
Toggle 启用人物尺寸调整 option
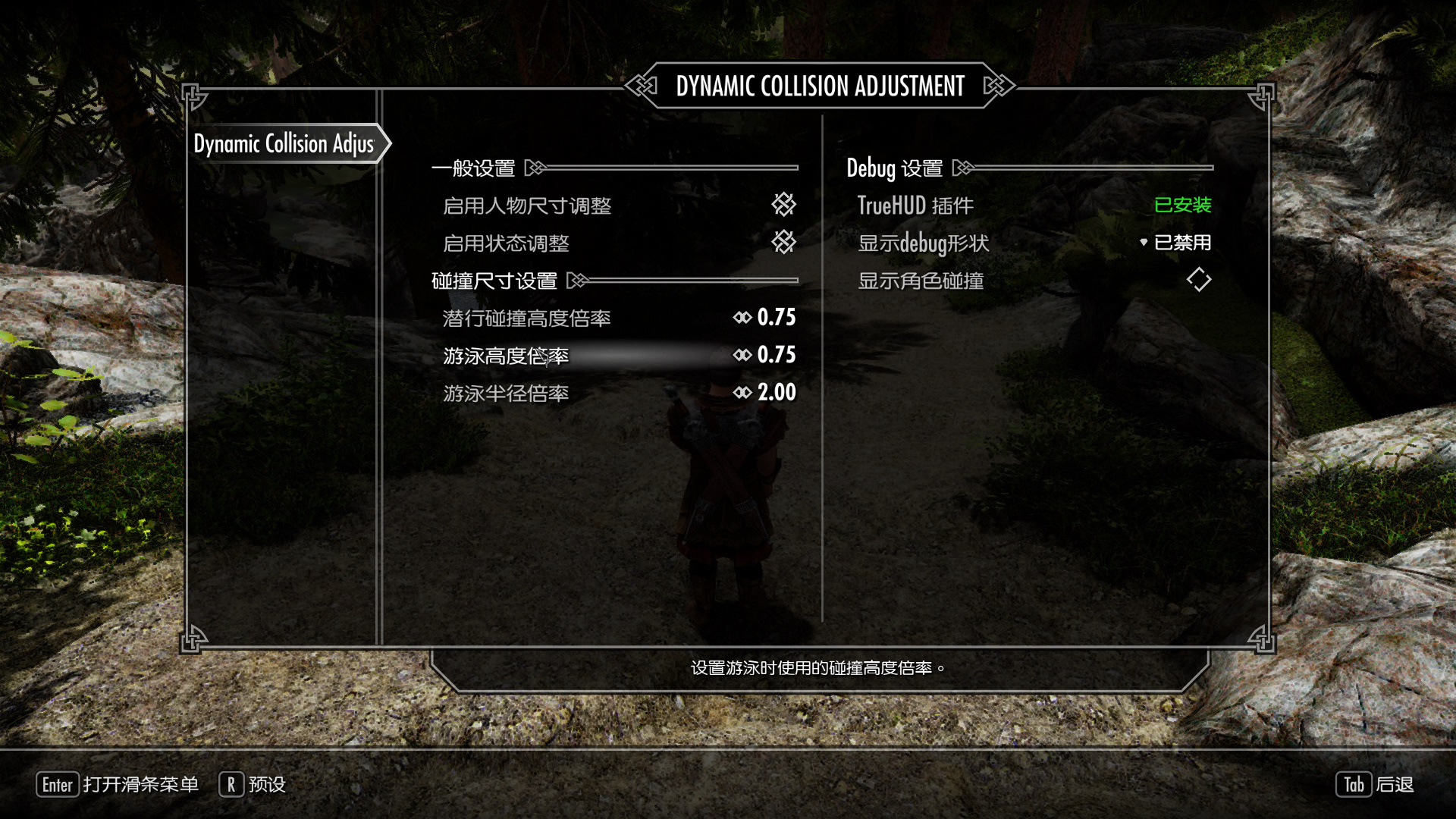click(x=783, y=205)
